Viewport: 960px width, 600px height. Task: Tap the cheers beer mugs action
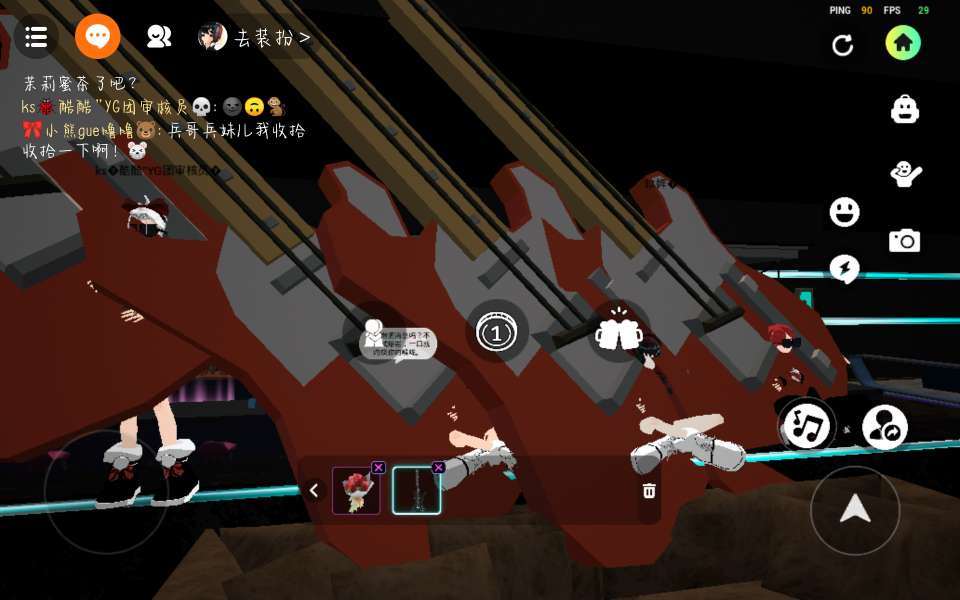618,332
